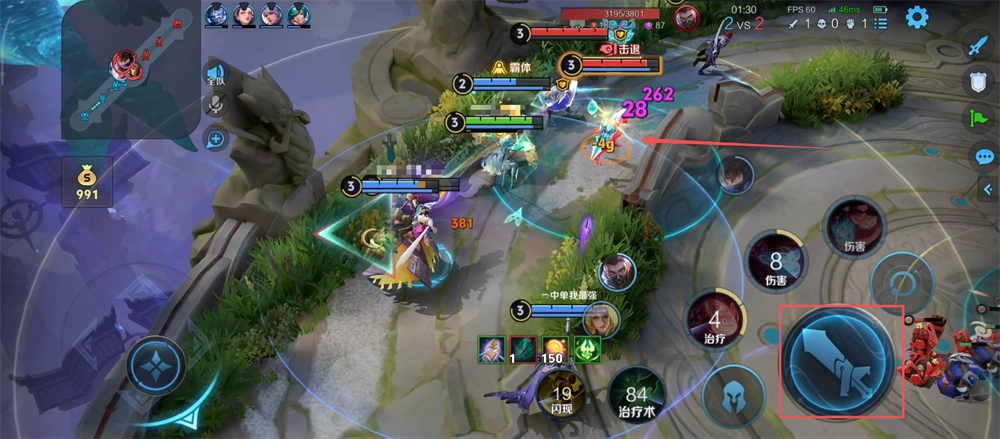Select the first teammate portrait at top
This screenshot has width=1000, height=439.
[x=217, y=14]
